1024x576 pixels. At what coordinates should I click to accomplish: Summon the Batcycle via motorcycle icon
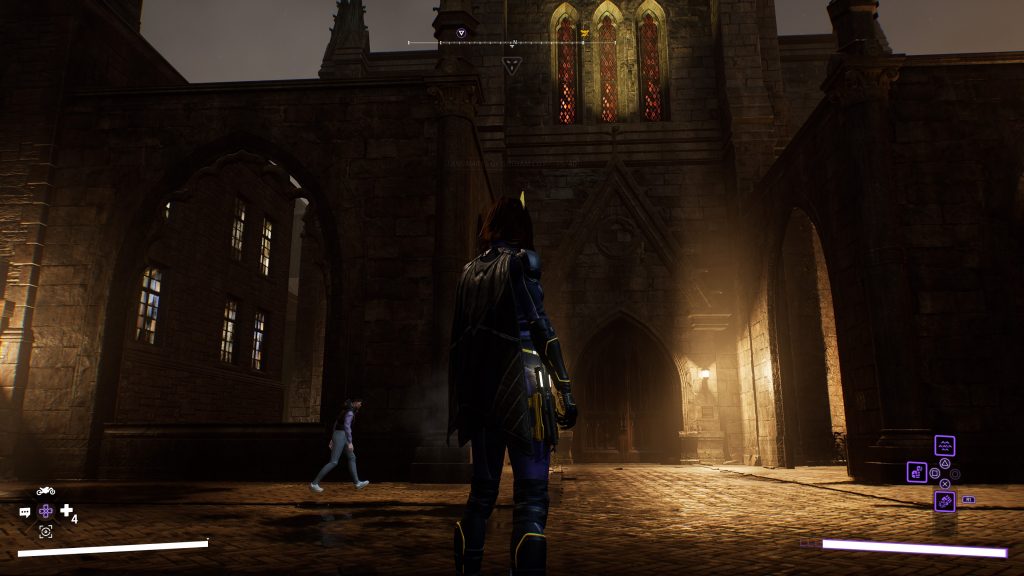point(46,491)
